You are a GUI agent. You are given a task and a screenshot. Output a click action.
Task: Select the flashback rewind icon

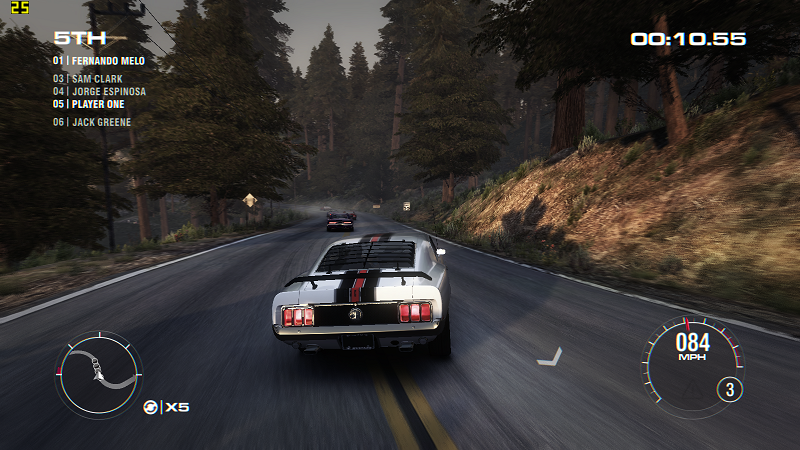click(151, 406)
